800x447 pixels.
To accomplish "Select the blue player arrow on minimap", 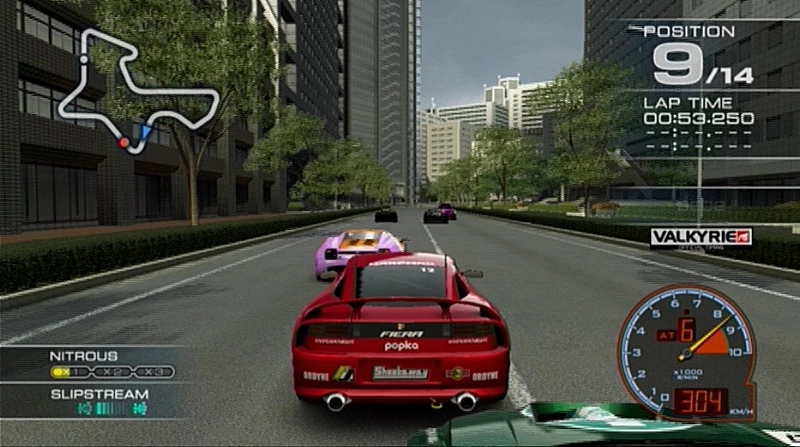I will pos(145,131).
